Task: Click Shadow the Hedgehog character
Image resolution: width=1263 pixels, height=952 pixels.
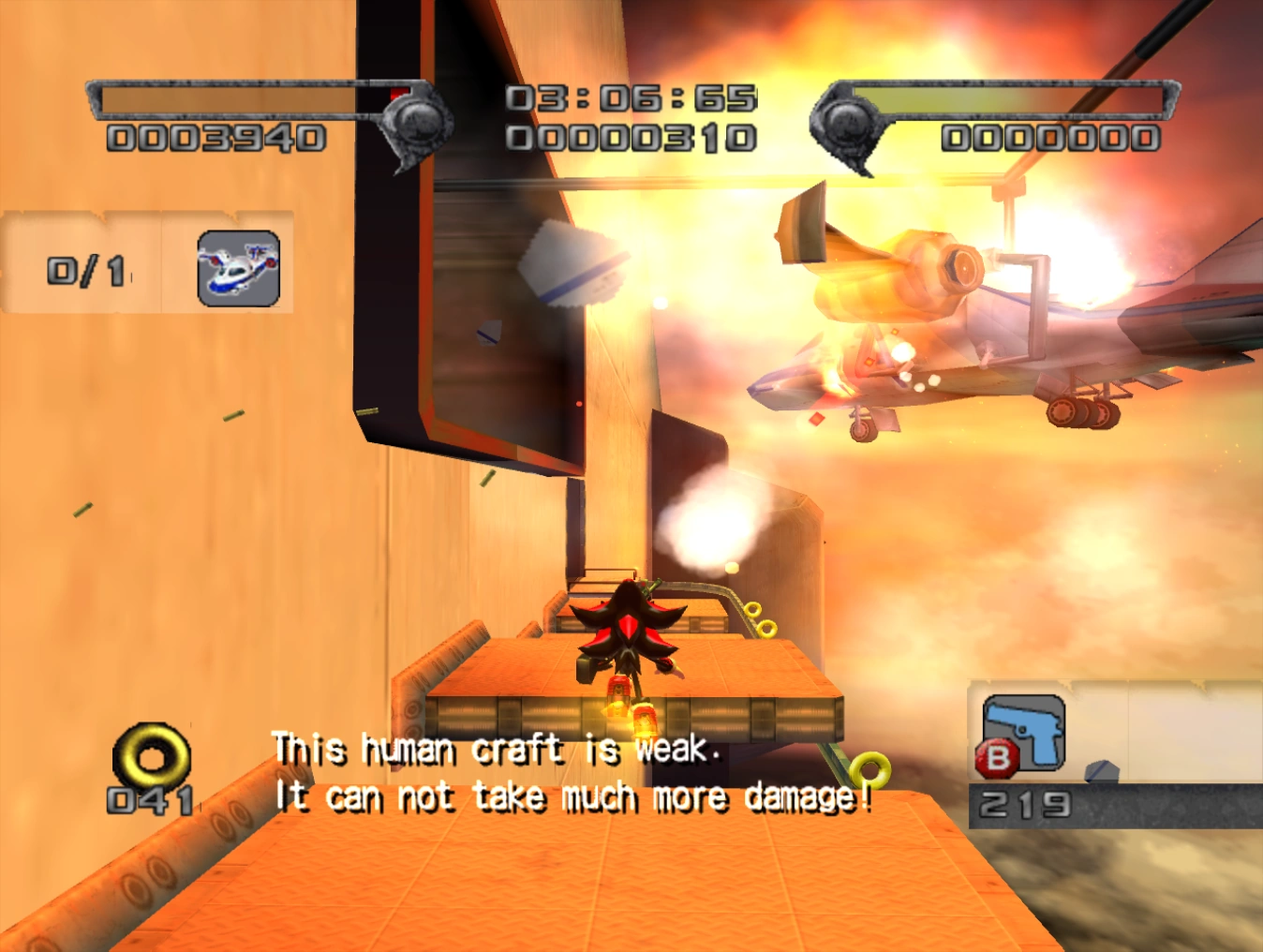Action: coord(630,642)
